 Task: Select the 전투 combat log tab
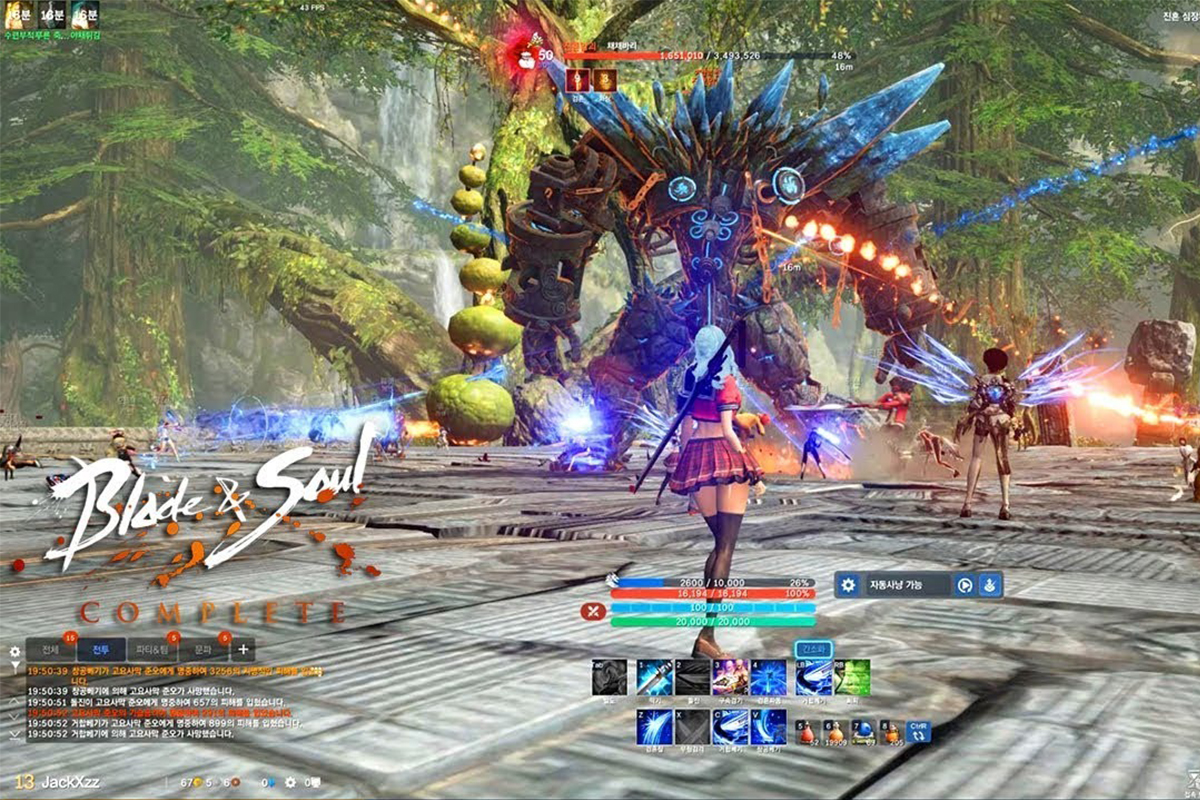[101, 649]
